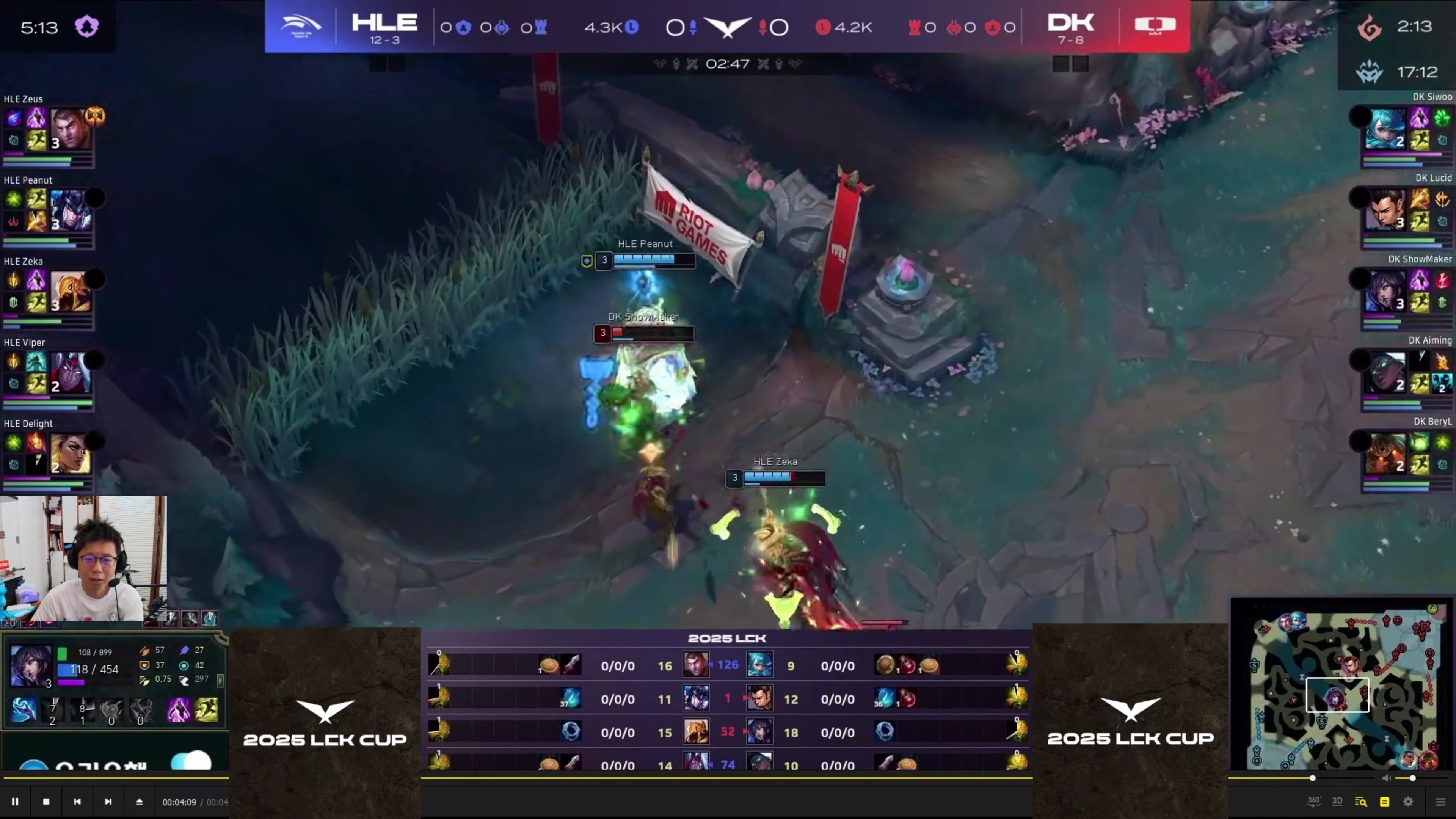
Task: Select HLE Delight's champion portrait
Action: (71, 453)
